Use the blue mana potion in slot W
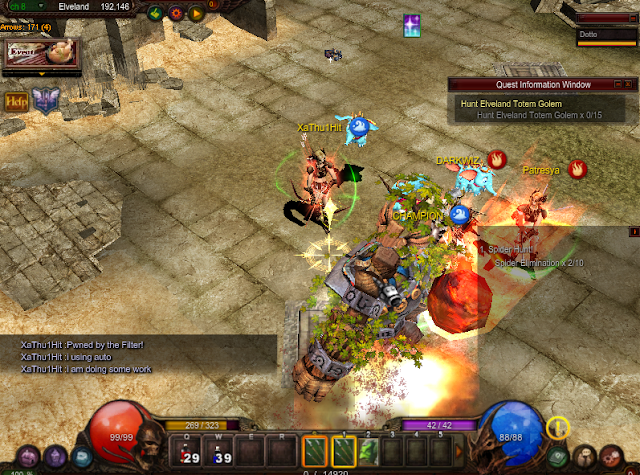The height and width of the screenshot is (475, 640). pos(220,451)
